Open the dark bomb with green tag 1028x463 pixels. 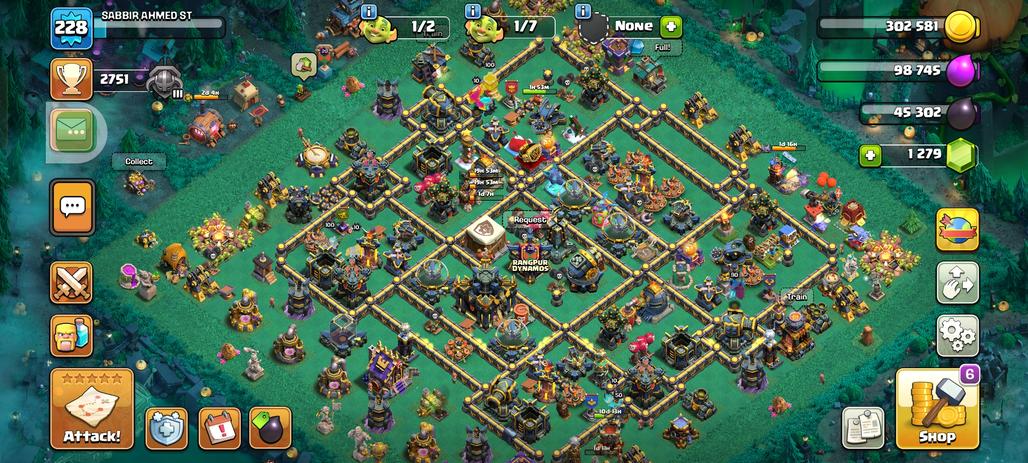click(x=269, y=428)
